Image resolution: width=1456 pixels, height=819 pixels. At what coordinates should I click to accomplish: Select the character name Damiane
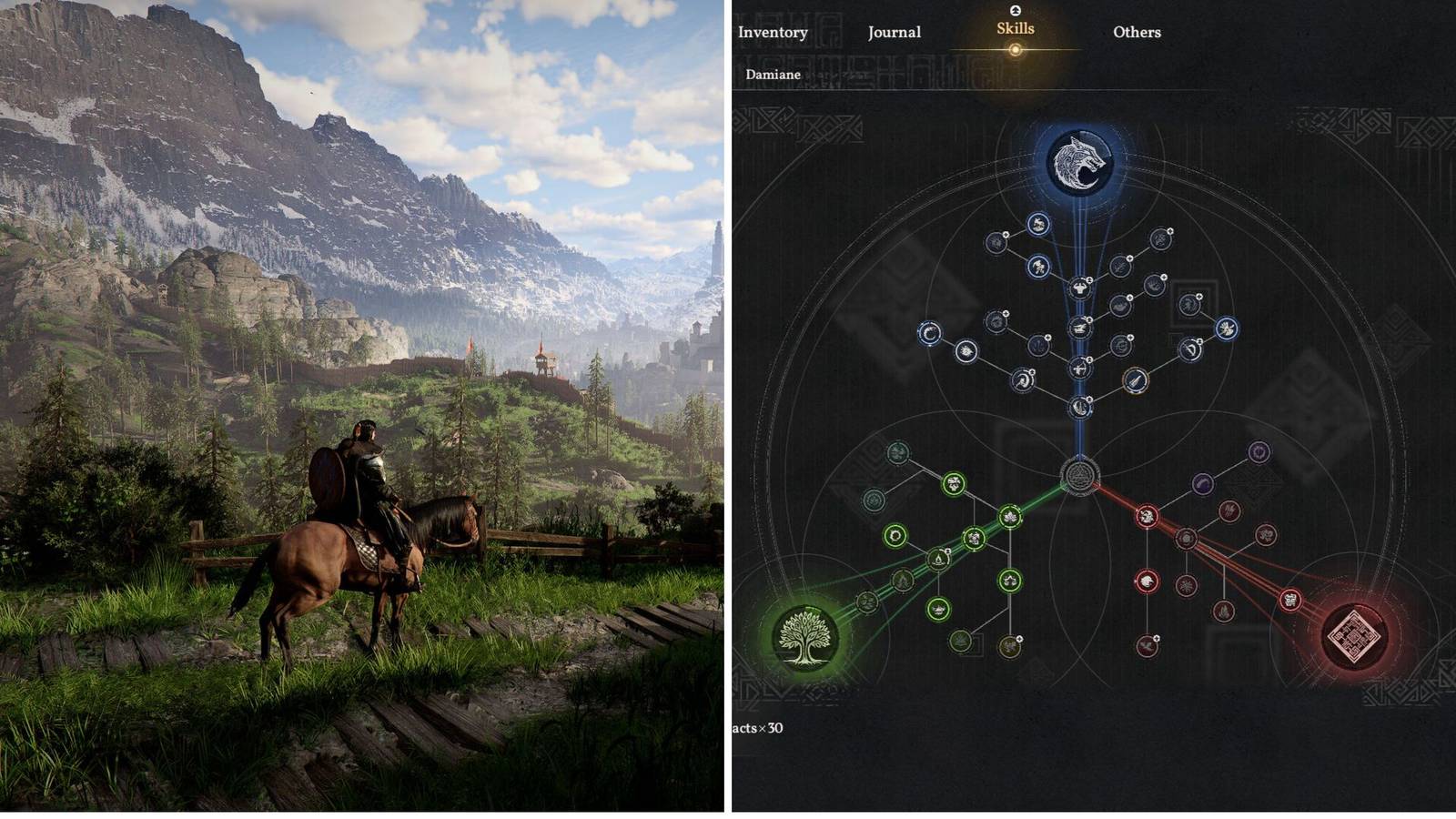[774, 75]
